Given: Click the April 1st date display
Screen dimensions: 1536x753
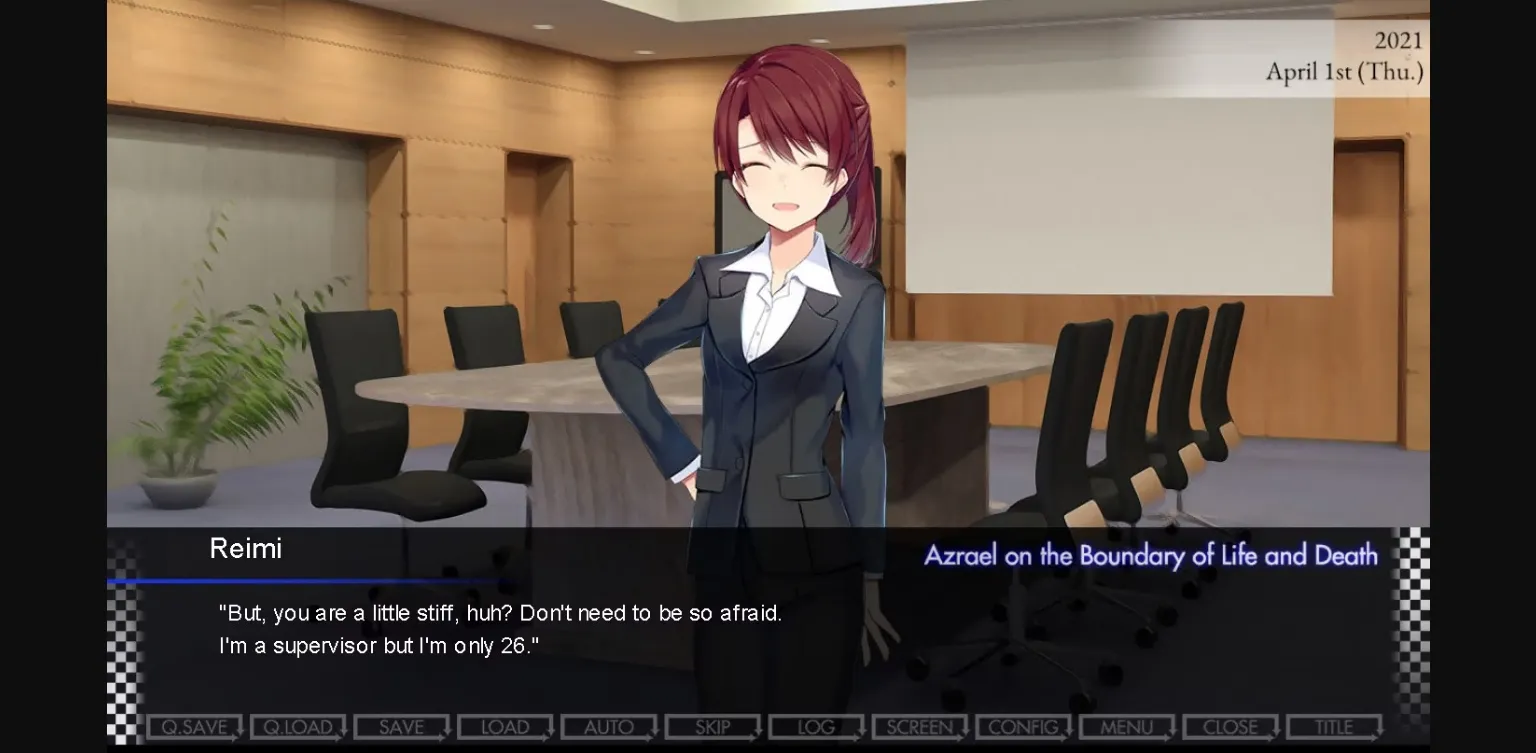Looking at the screenshot, I should click(x=1344, y=72).
